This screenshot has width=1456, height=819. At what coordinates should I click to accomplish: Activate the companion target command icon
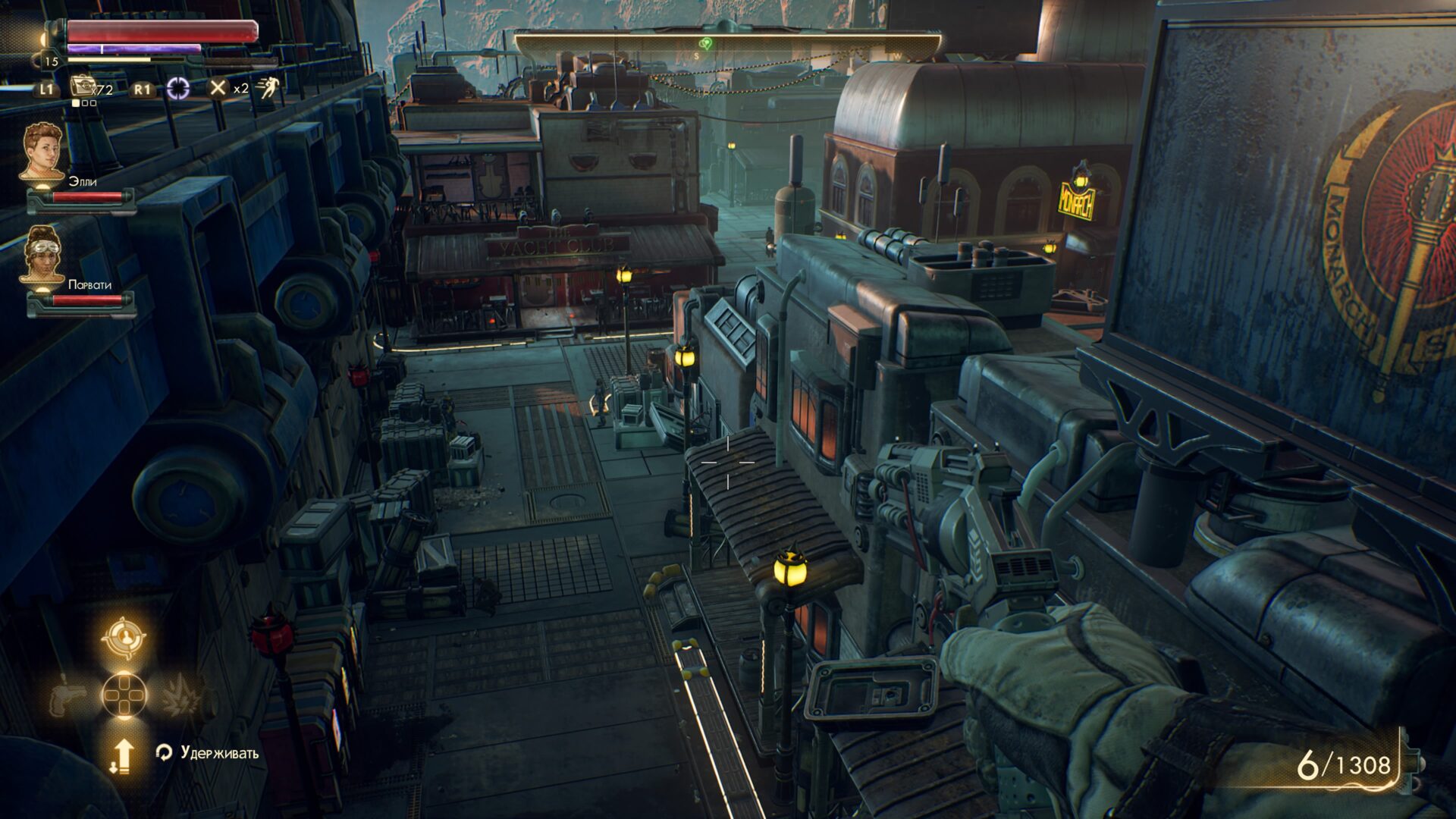pyautogui.click(x=122, y=637)
